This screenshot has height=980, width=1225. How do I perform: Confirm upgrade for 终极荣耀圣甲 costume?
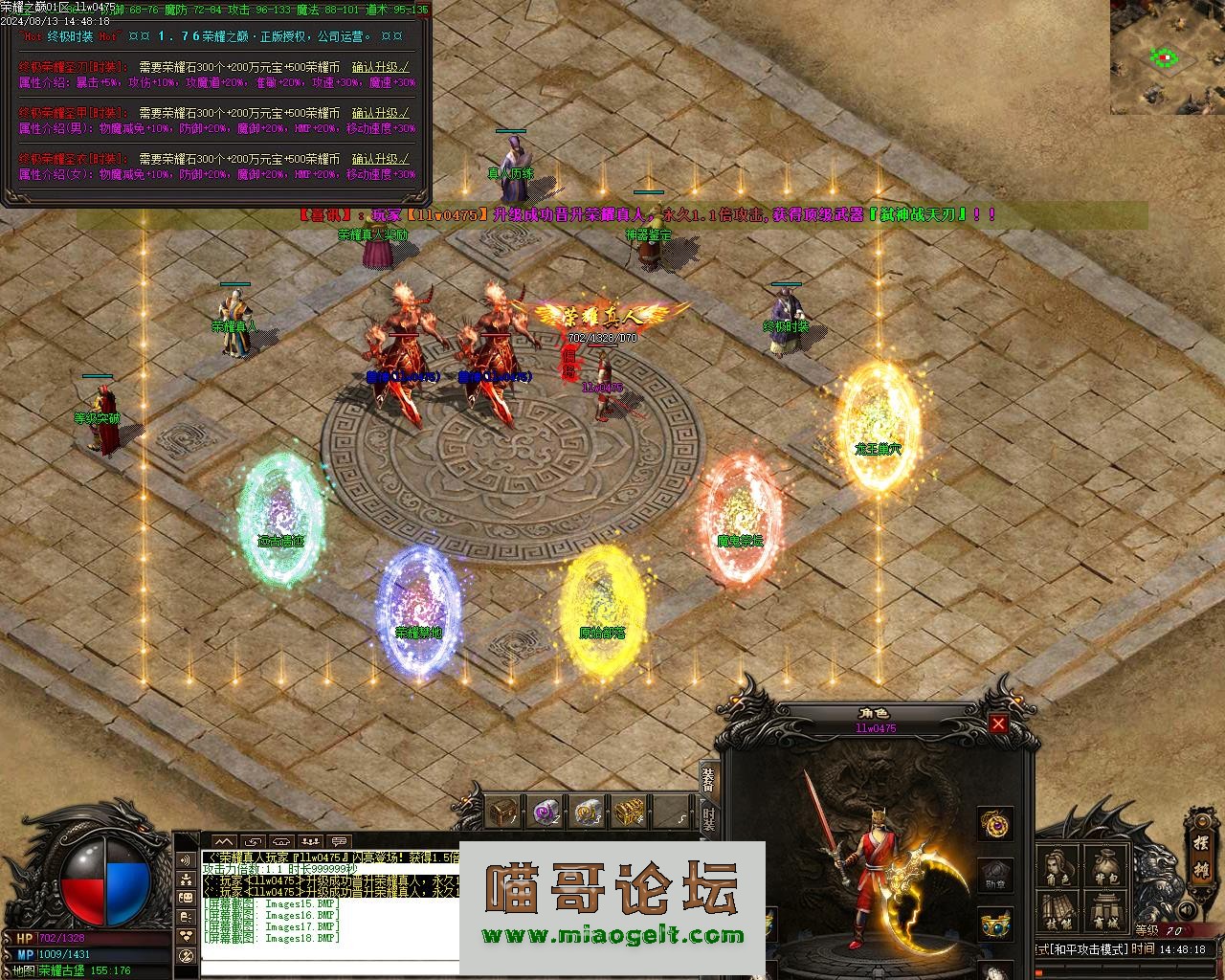coord(380,113)
